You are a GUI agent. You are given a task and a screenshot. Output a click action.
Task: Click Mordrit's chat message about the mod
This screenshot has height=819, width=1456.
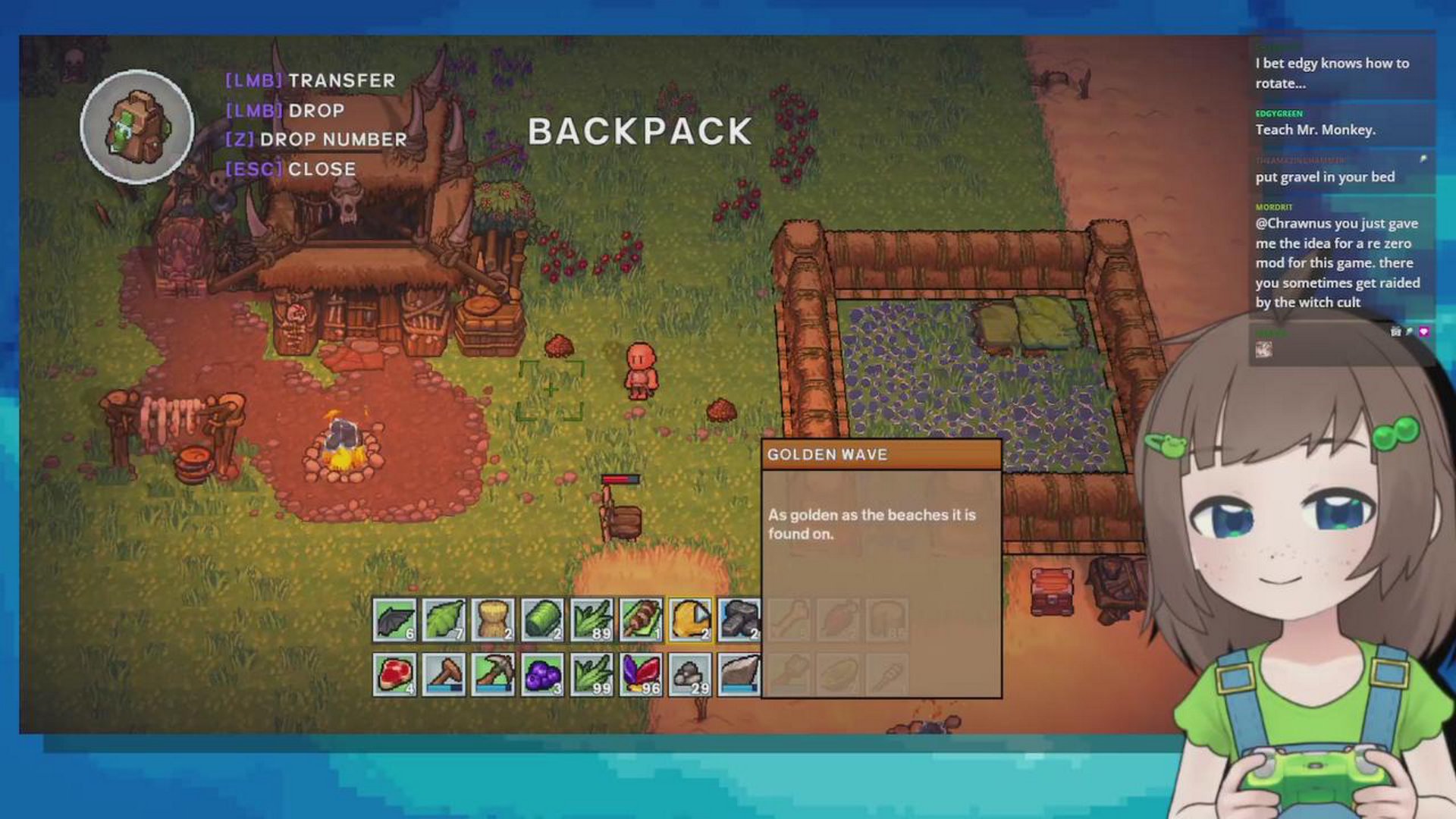pyautogui.click(x=1338, y=262)
